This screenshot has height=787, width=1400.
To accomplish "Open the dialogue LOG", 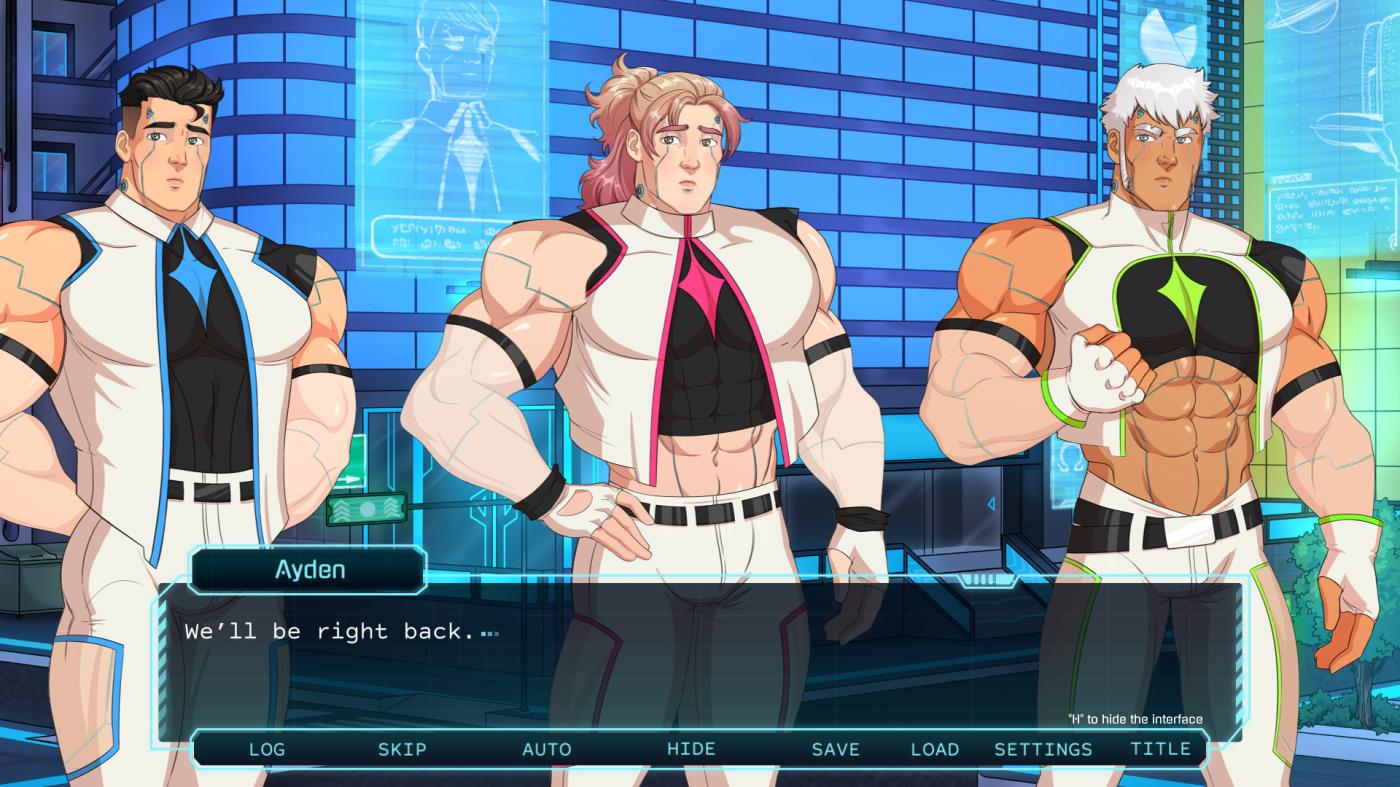I will click(266, 749).
